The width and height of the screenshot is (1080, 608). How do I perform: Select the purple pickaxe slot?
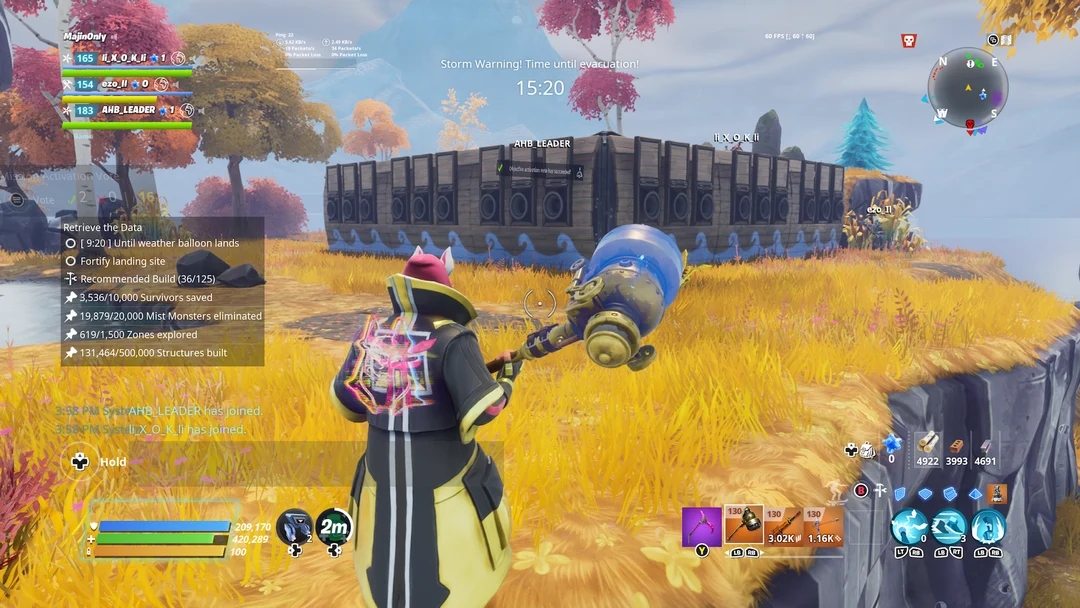[701, 527]
